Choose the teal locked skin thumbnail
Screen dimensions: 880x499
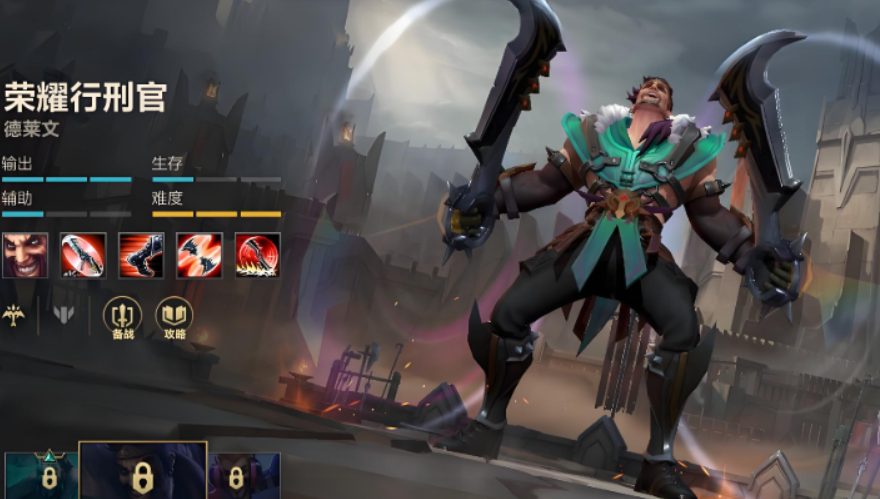[41, 476]
